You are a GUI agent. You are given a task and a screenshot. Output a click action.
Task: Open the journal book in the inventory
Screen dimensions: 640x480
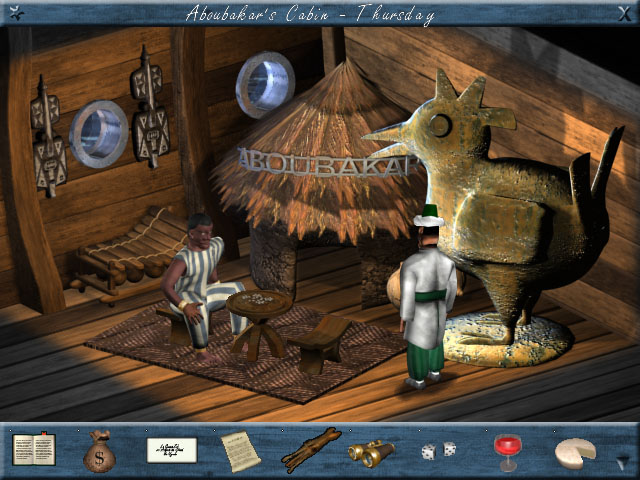pos(34,449)
